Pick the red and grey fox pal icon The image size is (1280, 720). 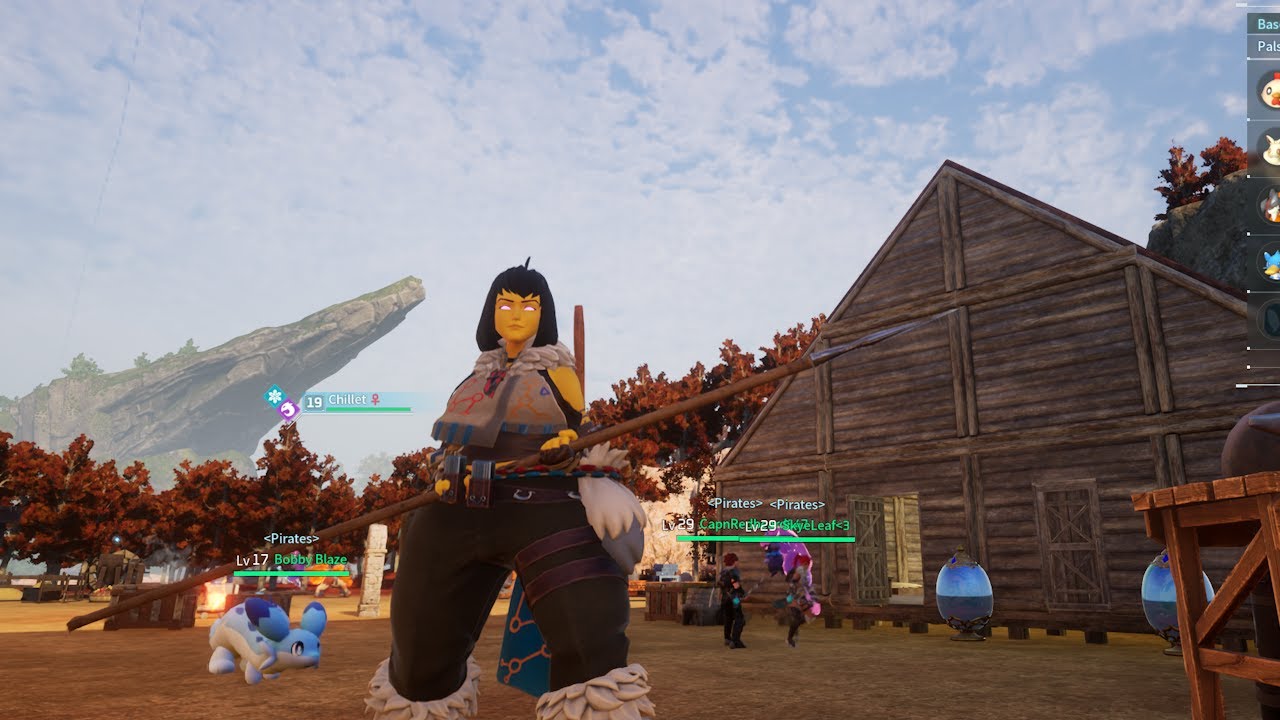(x=1270, y=205)
